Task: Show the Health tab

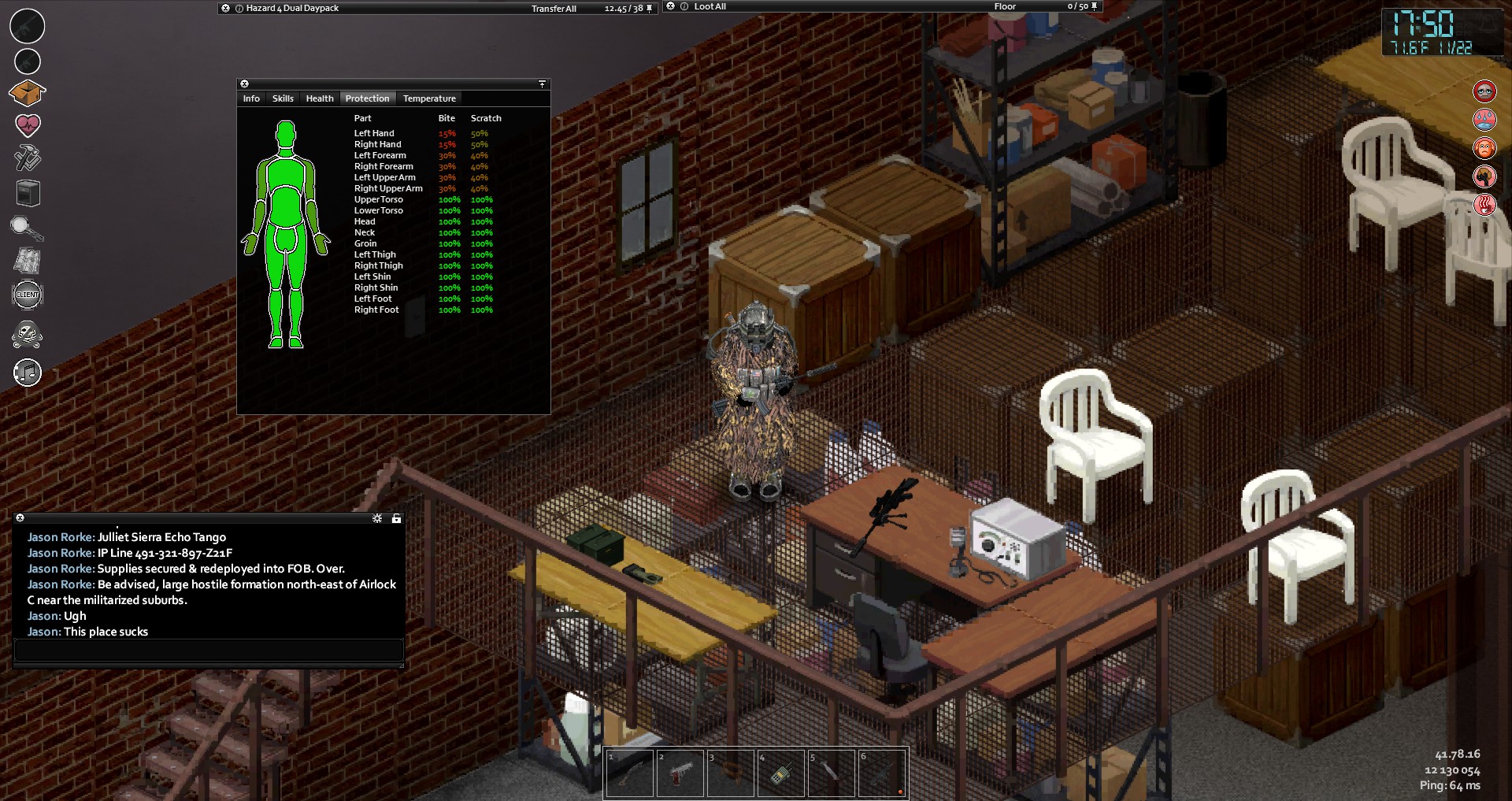Action: [x=320, y=98]
